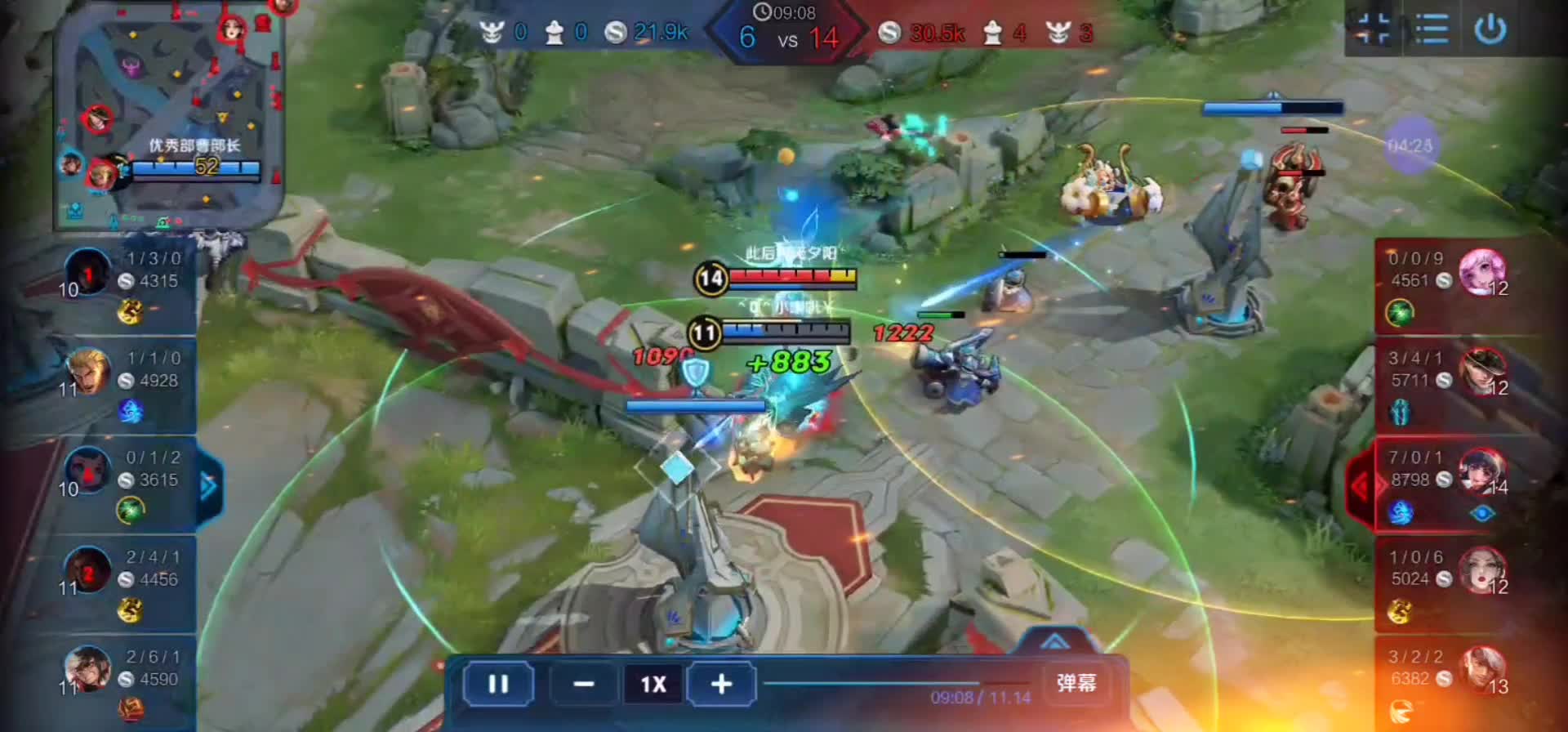Pause the replay playback
Screen dimensions: 1568x732
(498, 684)
